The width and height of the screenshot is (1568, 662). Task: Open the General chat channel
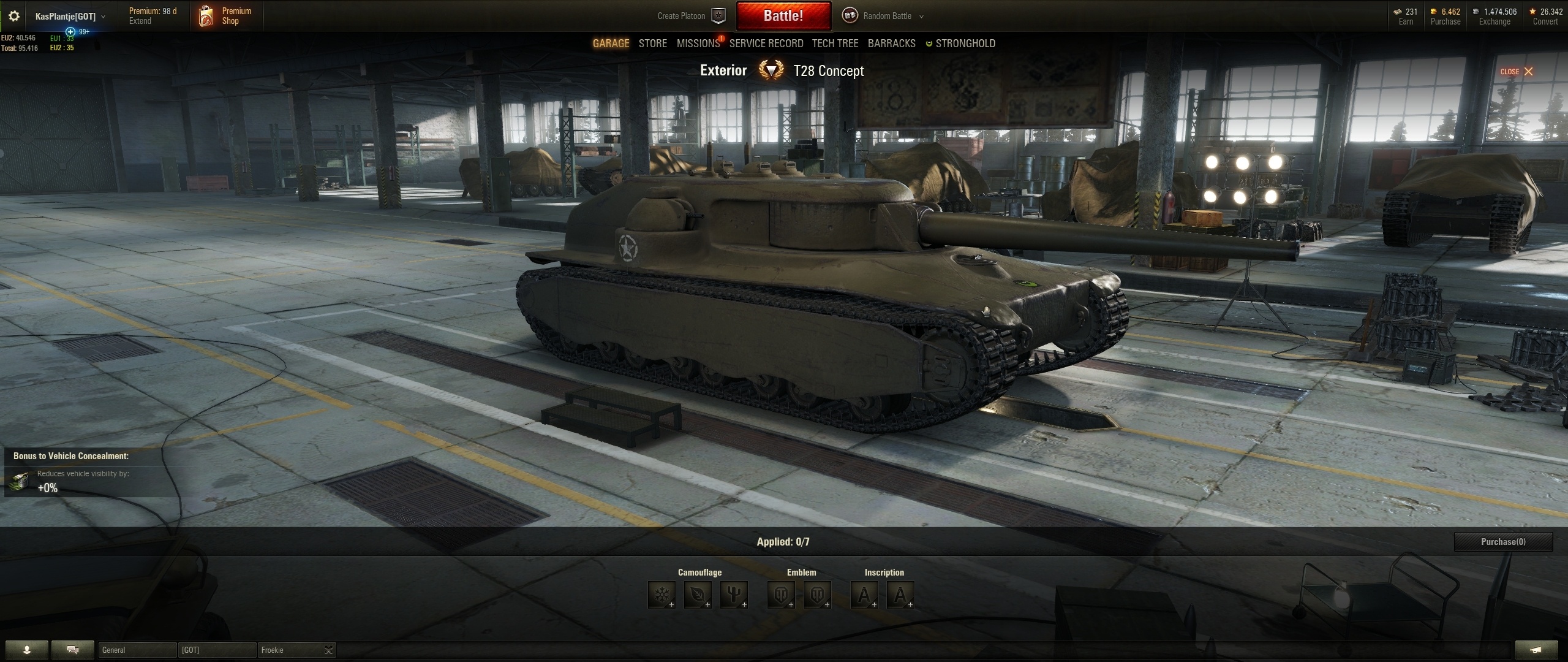[137, 650]
